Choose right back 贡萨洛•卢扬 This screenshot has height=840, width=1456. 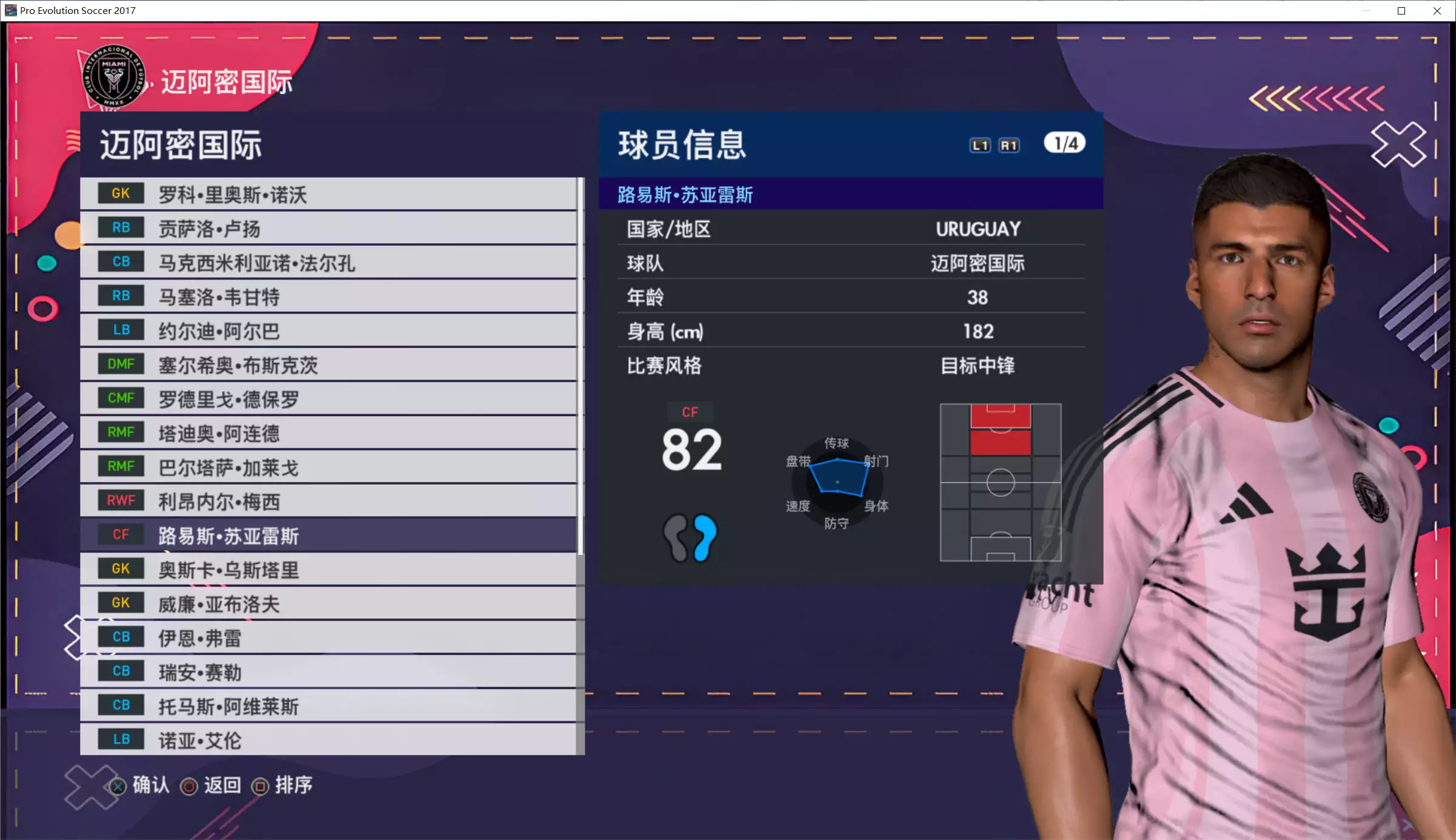pyautogui.click(x=327, y=228)
